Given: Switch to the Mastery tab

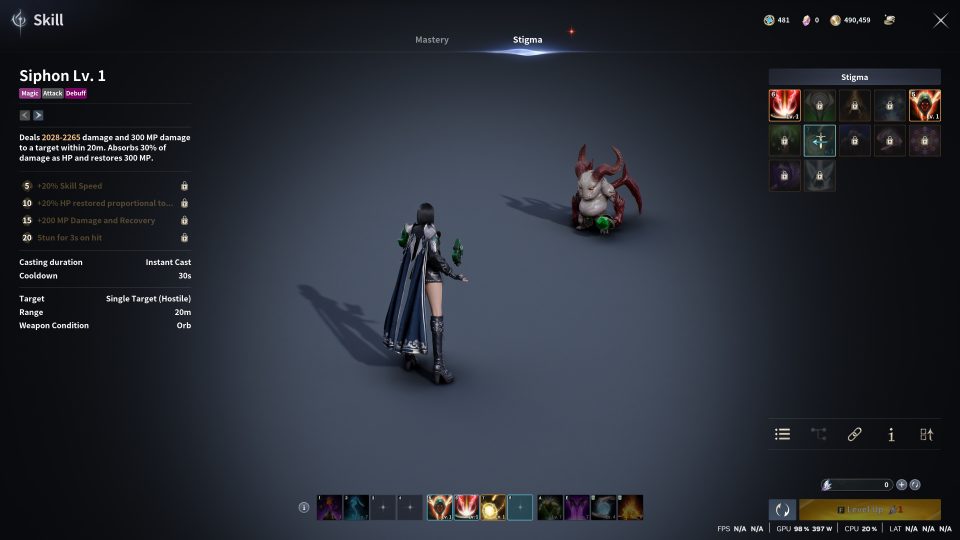Looking at the screenshot, I should 432,40.
